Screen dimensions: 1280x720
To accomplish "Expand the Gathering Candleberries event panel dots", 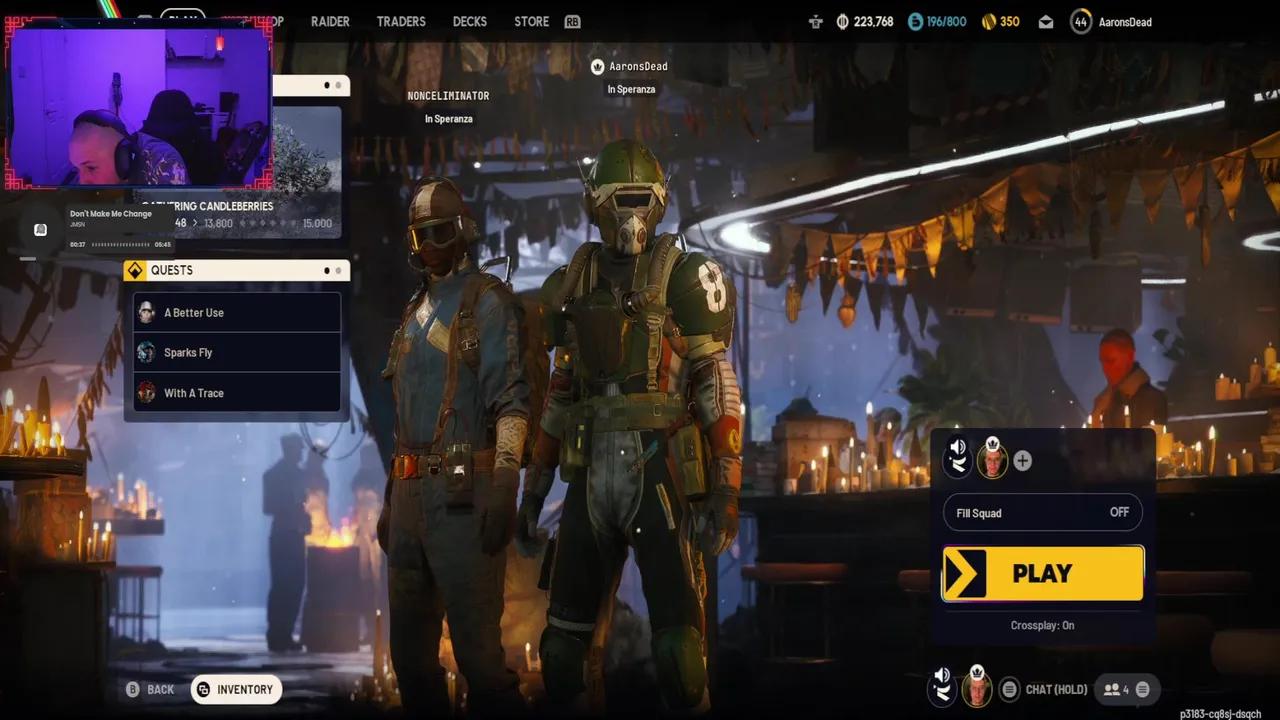I will [330, 86].
